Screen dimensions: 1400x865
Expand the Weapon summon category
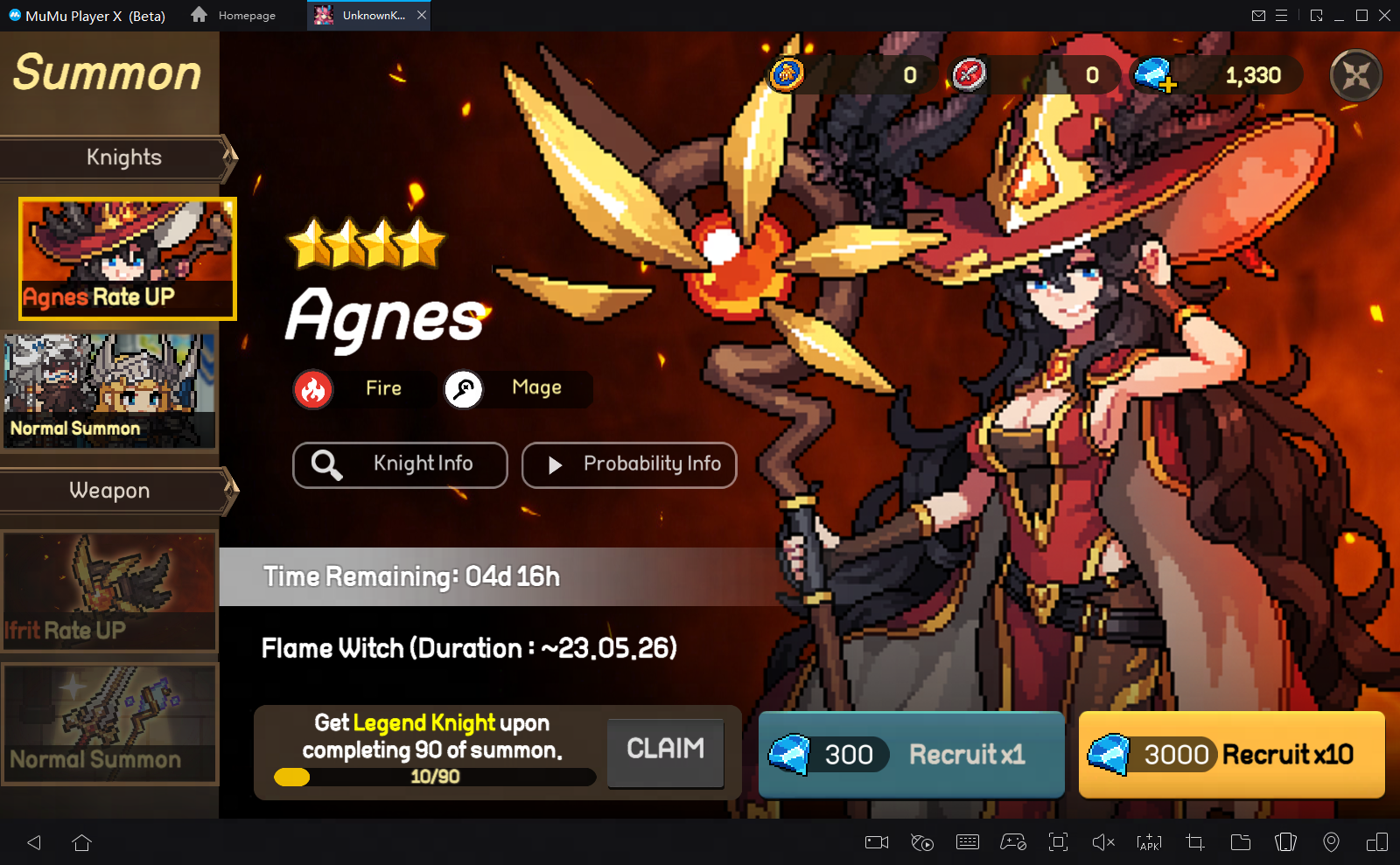(x=108, y=491)
